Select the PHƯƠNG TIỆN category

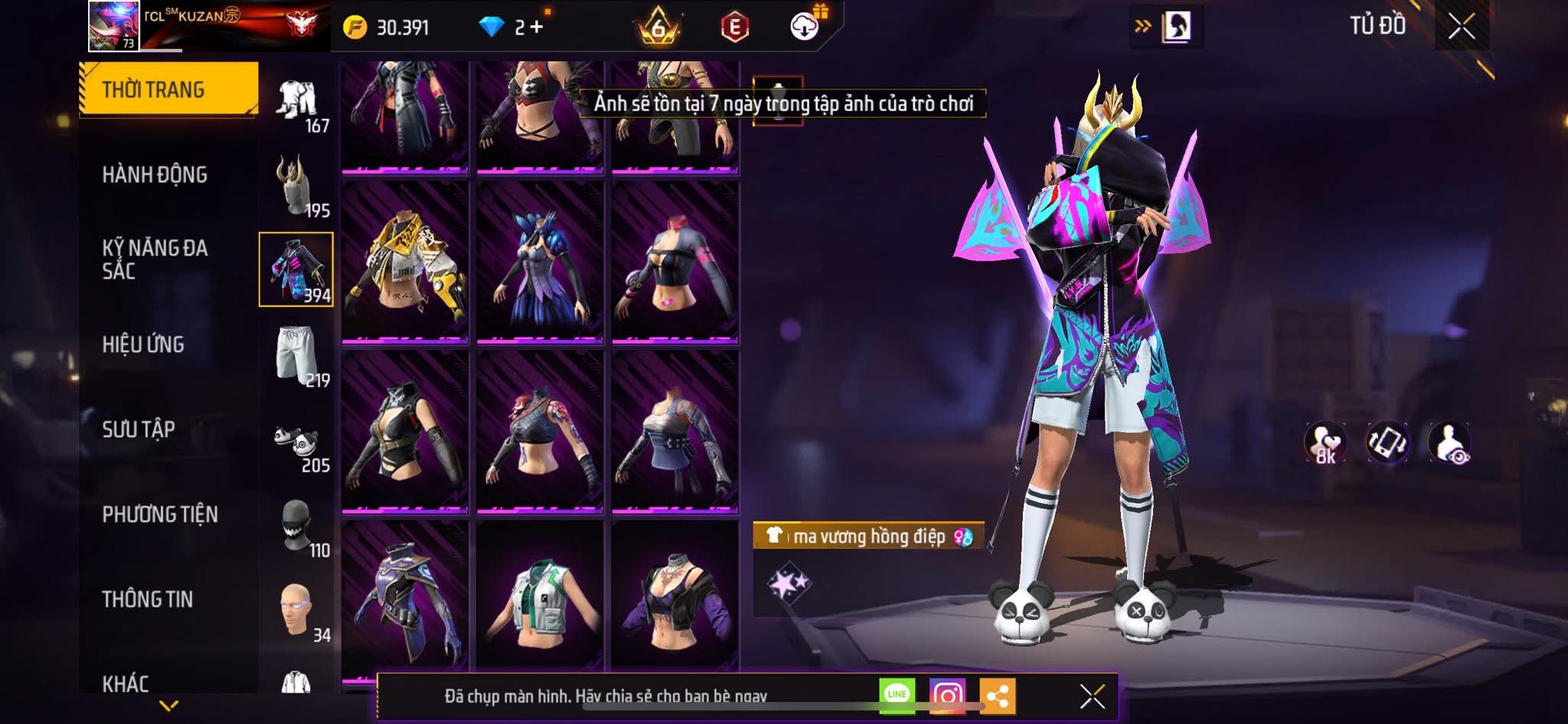pos(160,514)
